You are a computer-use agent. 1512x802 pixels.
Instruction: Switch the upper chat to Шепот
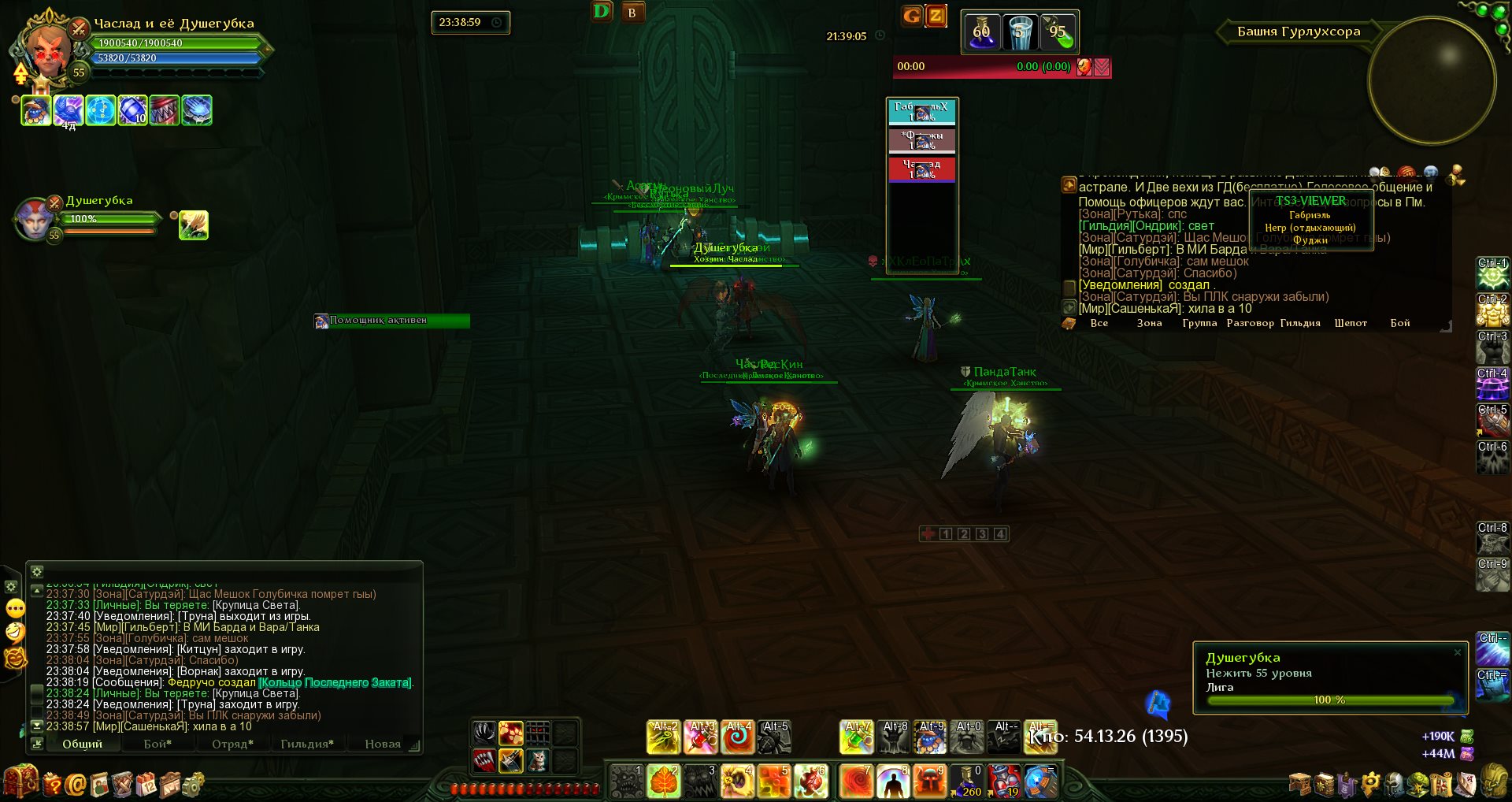click(1351, 323)
